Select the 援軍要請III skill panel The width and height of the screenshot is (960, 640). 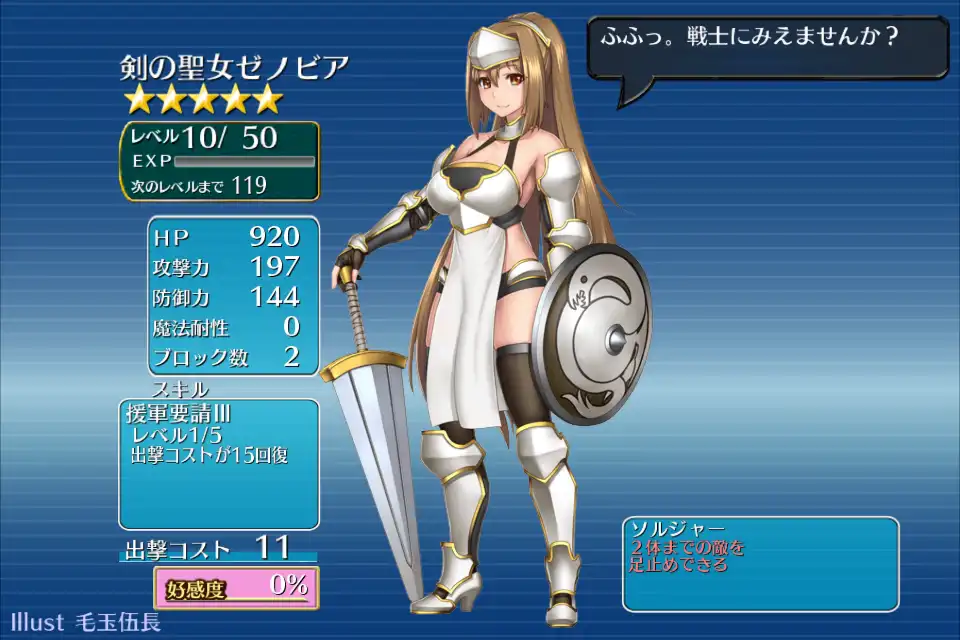click(x=218, y=464)
